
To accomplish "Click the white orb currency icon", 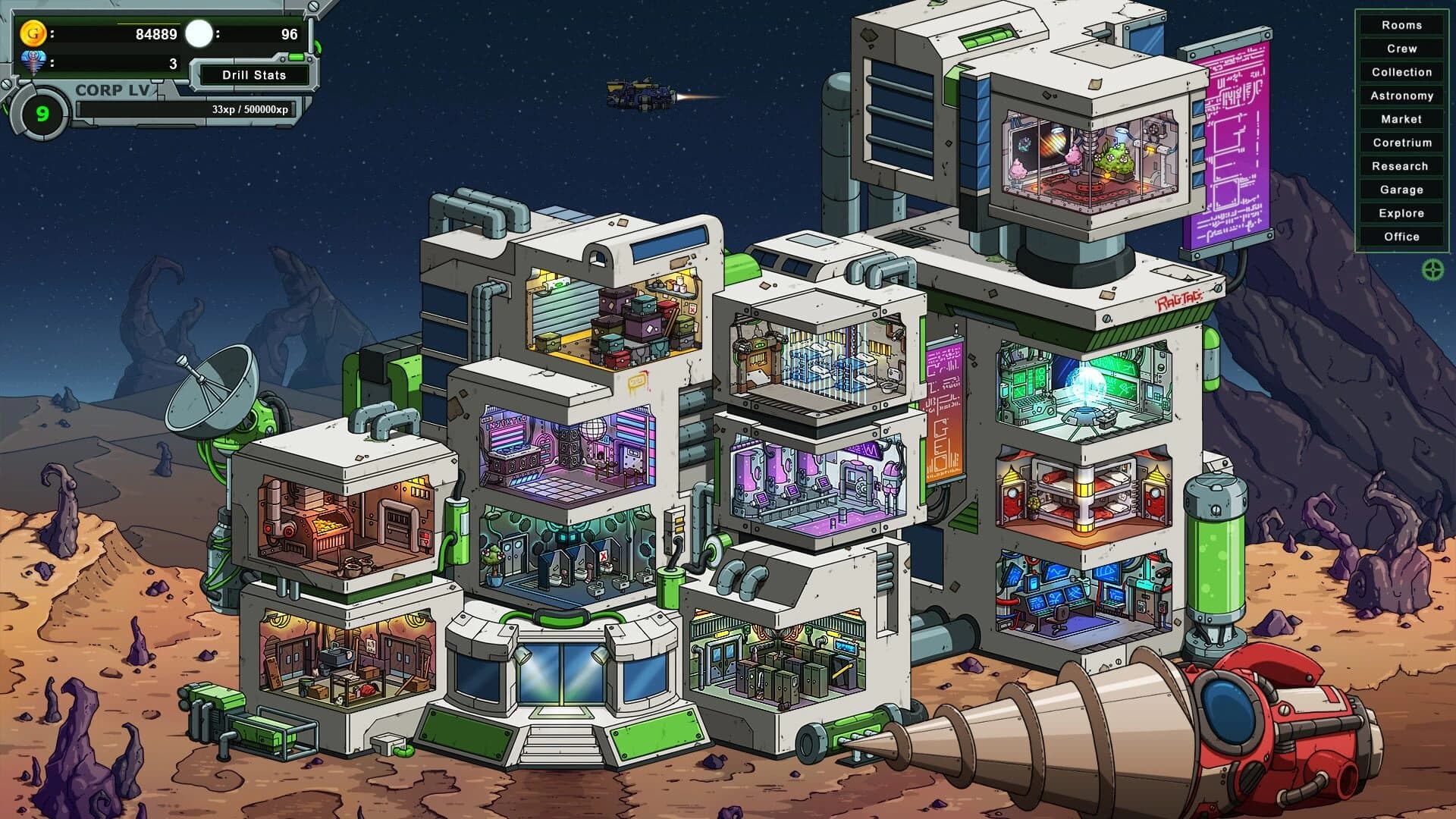I will [x=199, y=33].
